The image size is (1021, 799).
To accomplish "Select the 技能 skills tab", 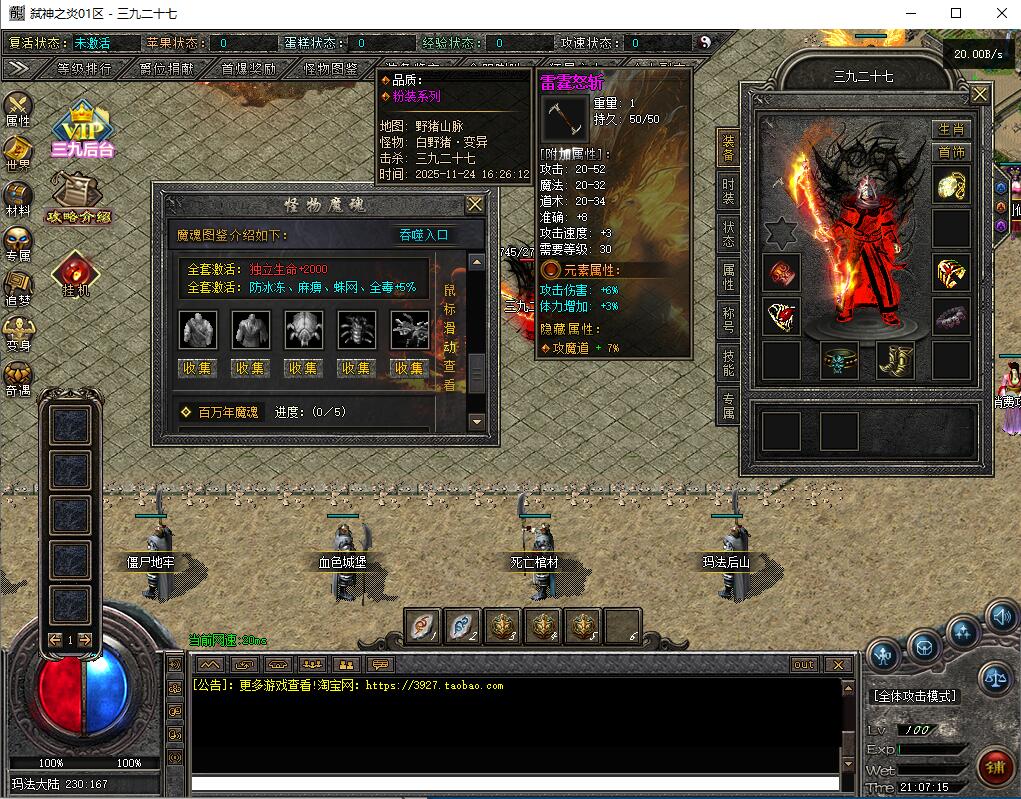I will 728,362.
